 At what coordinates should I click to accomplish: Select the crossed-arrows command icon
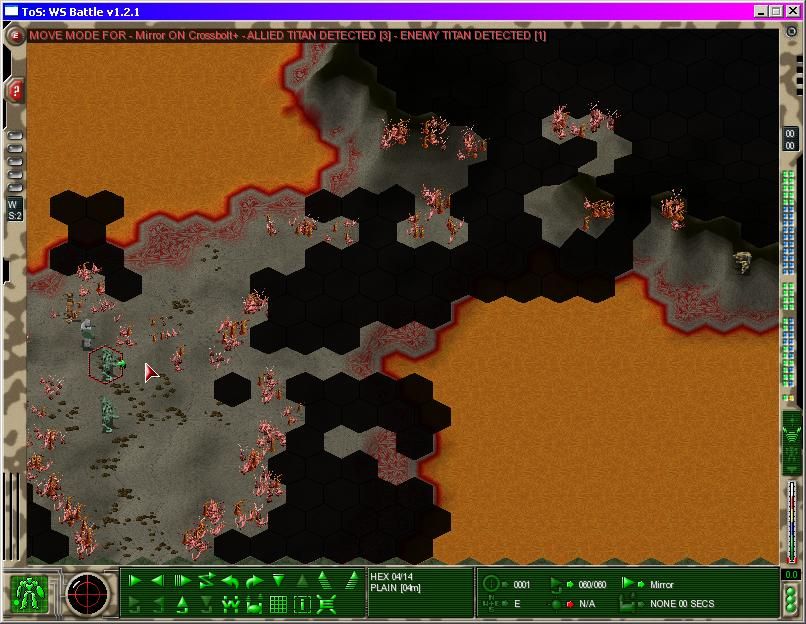326,604
